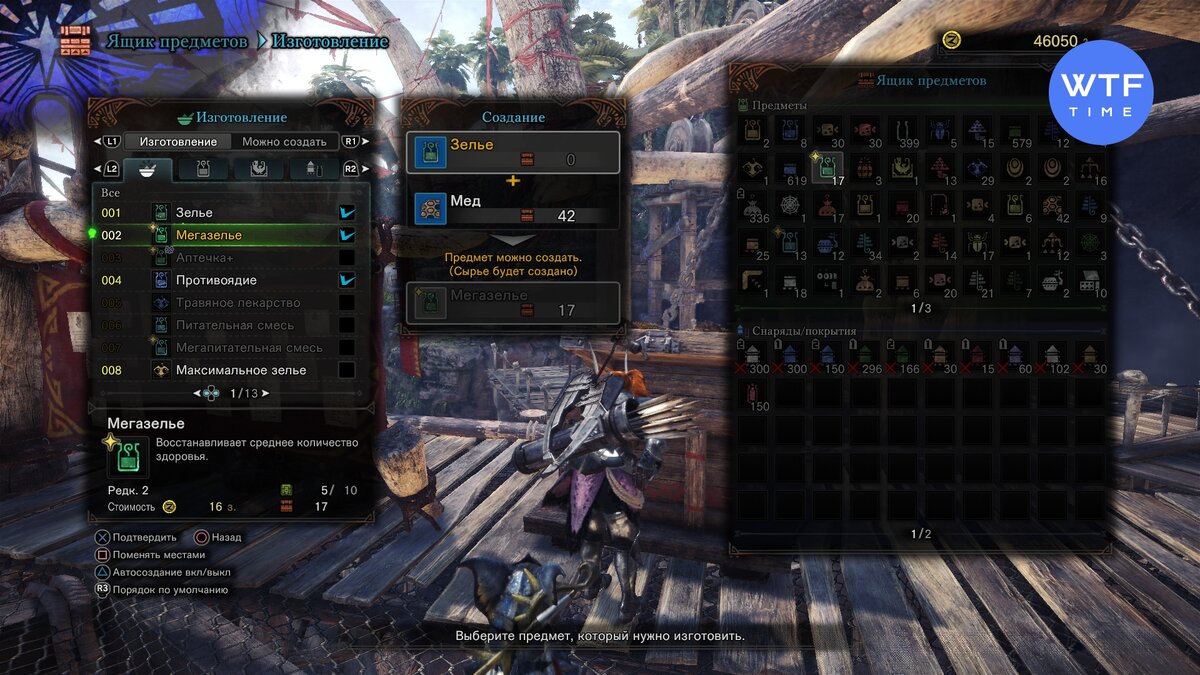
Task: Select the highlighted Мегазелье item in the item box
Action: point(827,168)
